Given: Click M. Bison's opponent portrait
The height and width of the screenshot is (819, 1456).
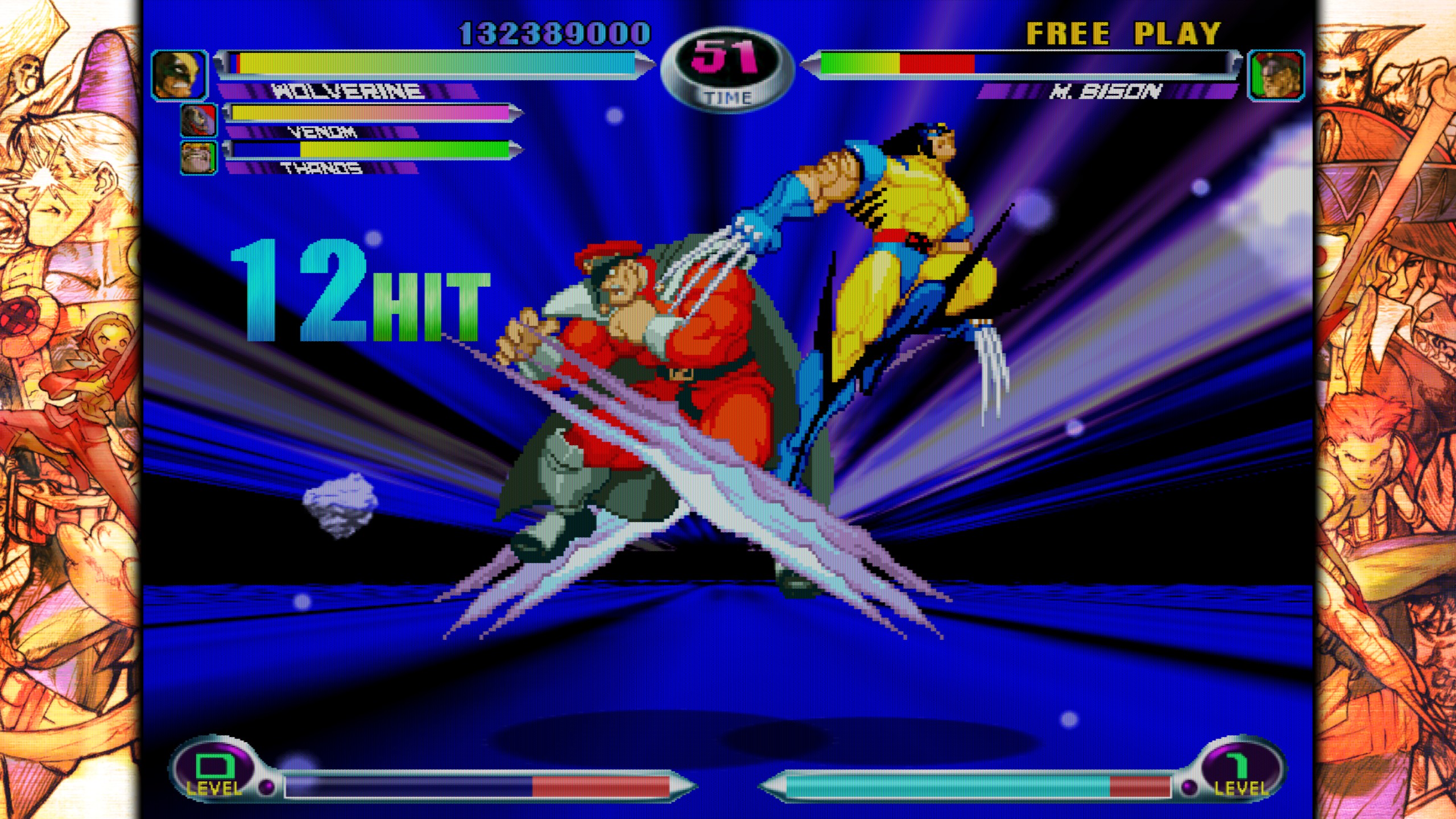Looking at the screenshot, I should click(x=1276, y=76).
